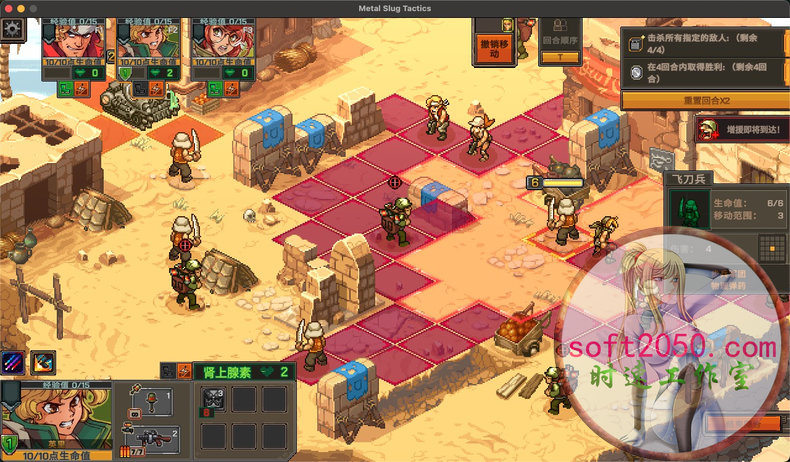Close the window with the red title-bar button
Image resolution: width=790 pixels, height=462 pixels.
click(x=8, y=8)
